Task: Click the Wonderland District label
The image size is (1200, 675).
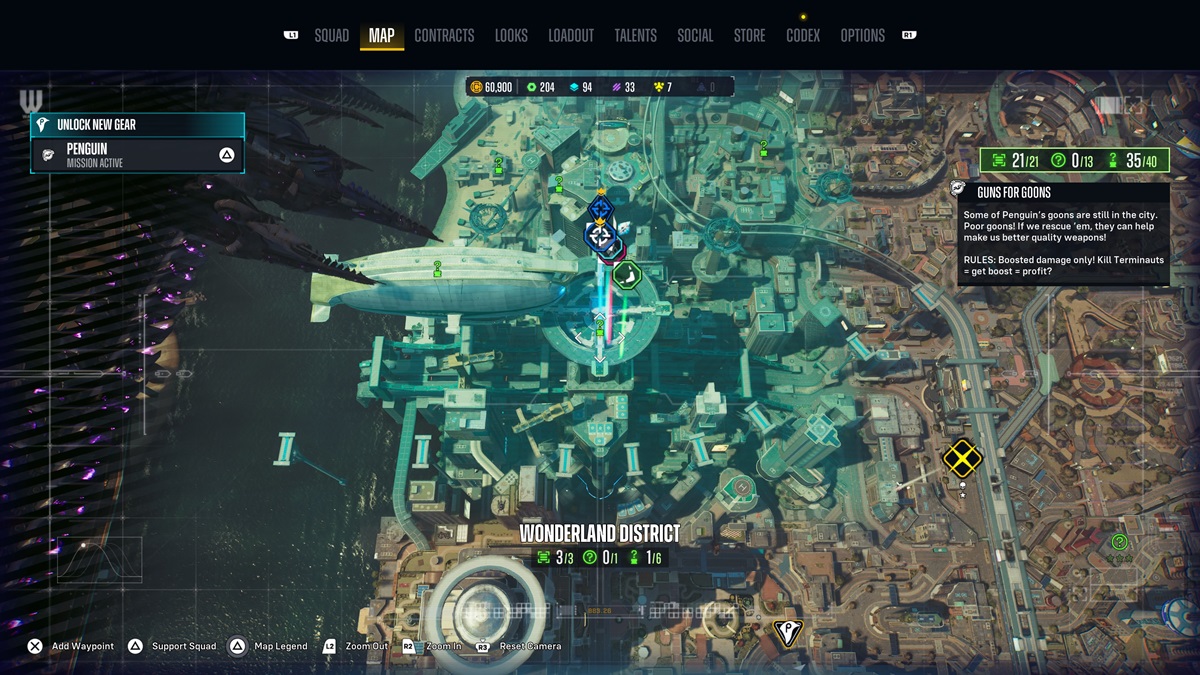Action: 599,534
